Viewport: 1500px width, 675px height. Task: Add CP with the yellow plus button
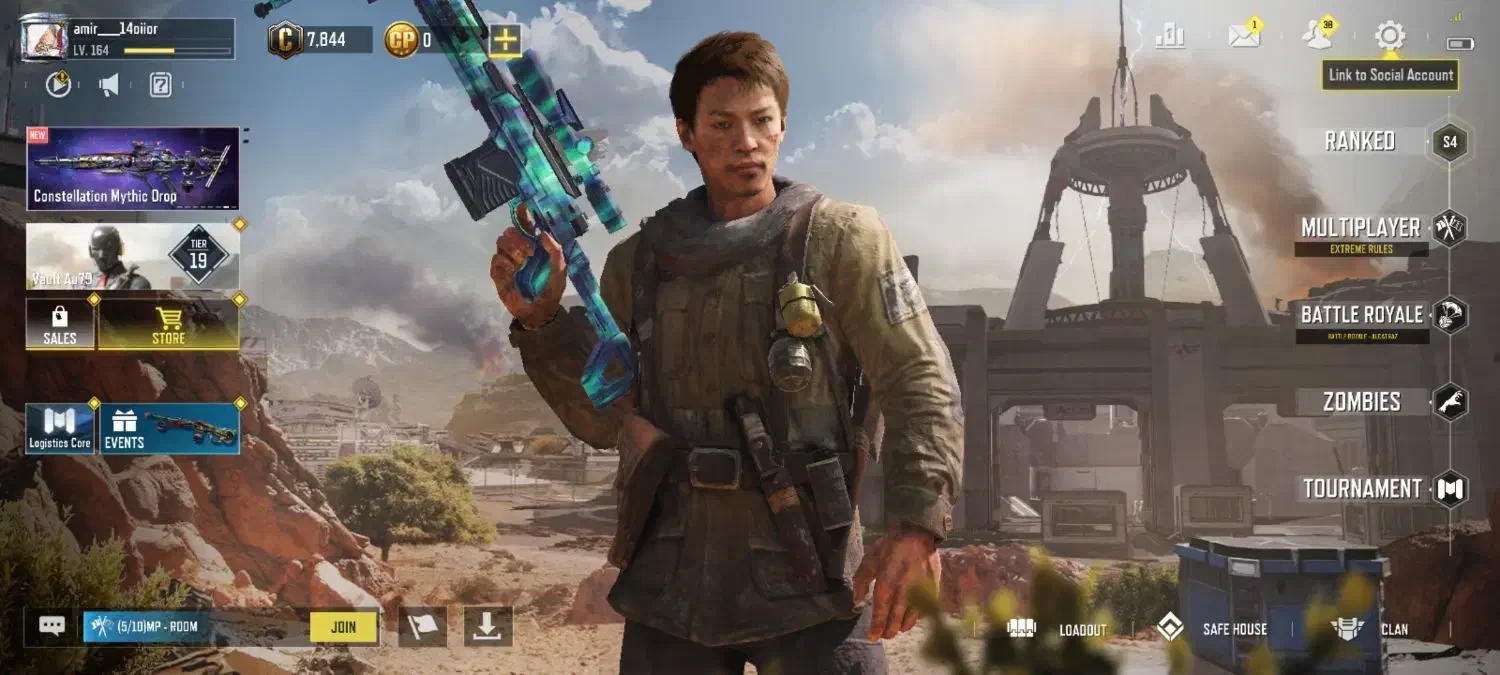coord(506,40)
